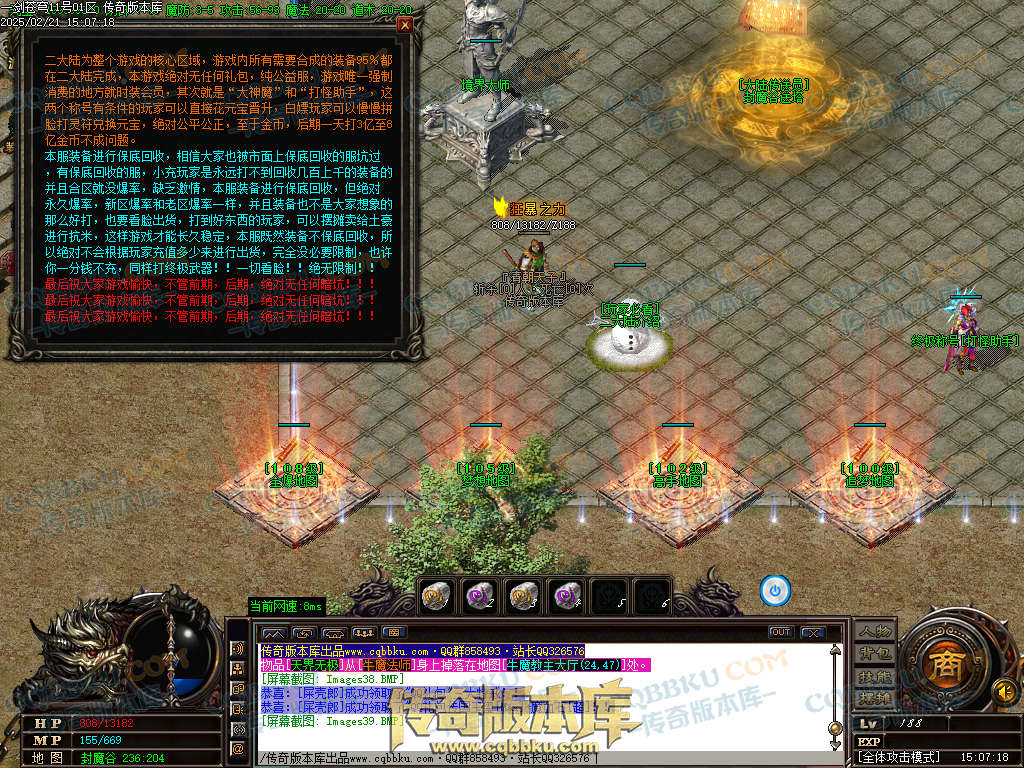Viewport: 1024px width, 768px height.
Task: Close the red announcement text panel
Action: click(x=404, y=26)
